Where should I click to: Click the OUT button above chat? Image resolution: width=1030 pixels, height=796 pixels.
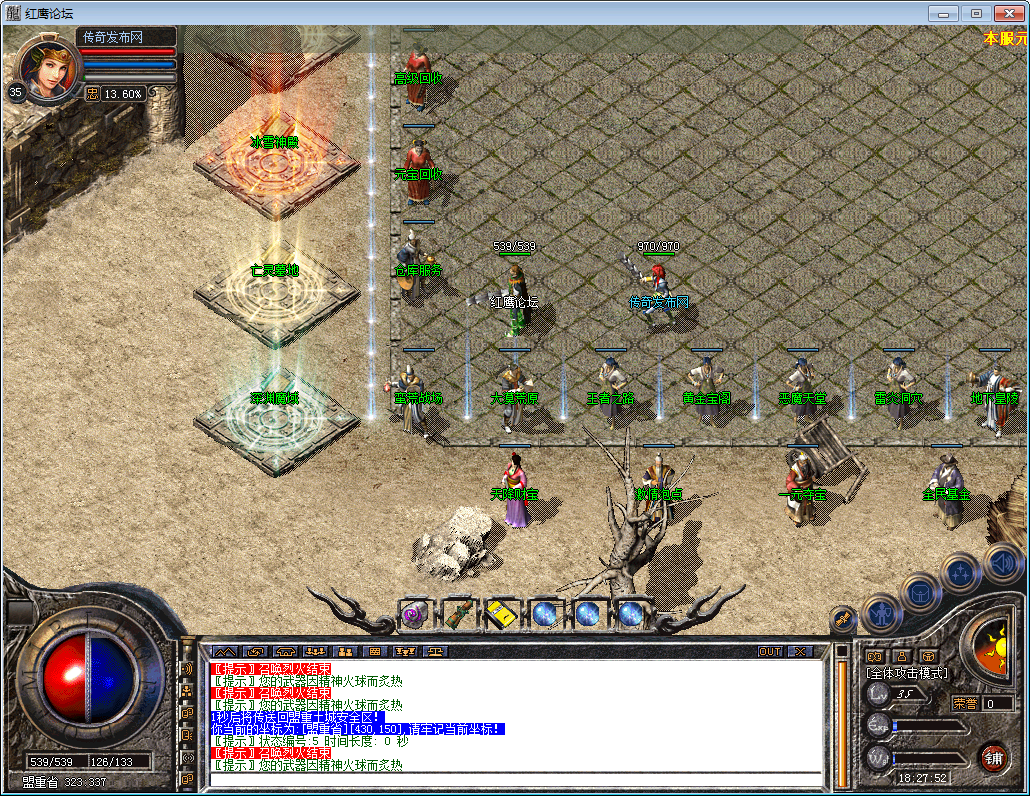(769, 651)
